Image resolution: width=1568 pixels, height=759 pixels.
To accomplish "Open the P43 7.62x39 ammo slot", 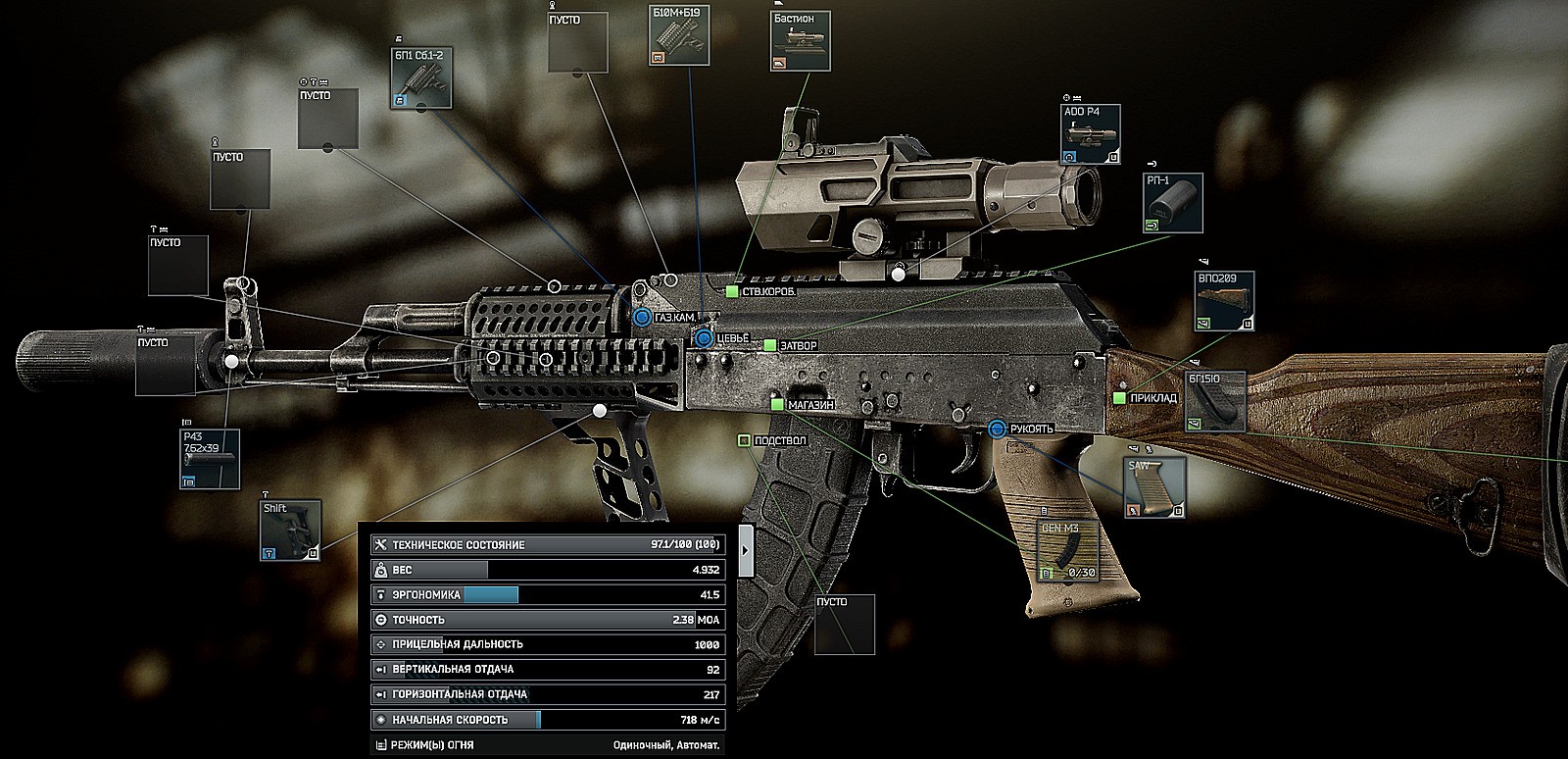I will tap(210, 460).
